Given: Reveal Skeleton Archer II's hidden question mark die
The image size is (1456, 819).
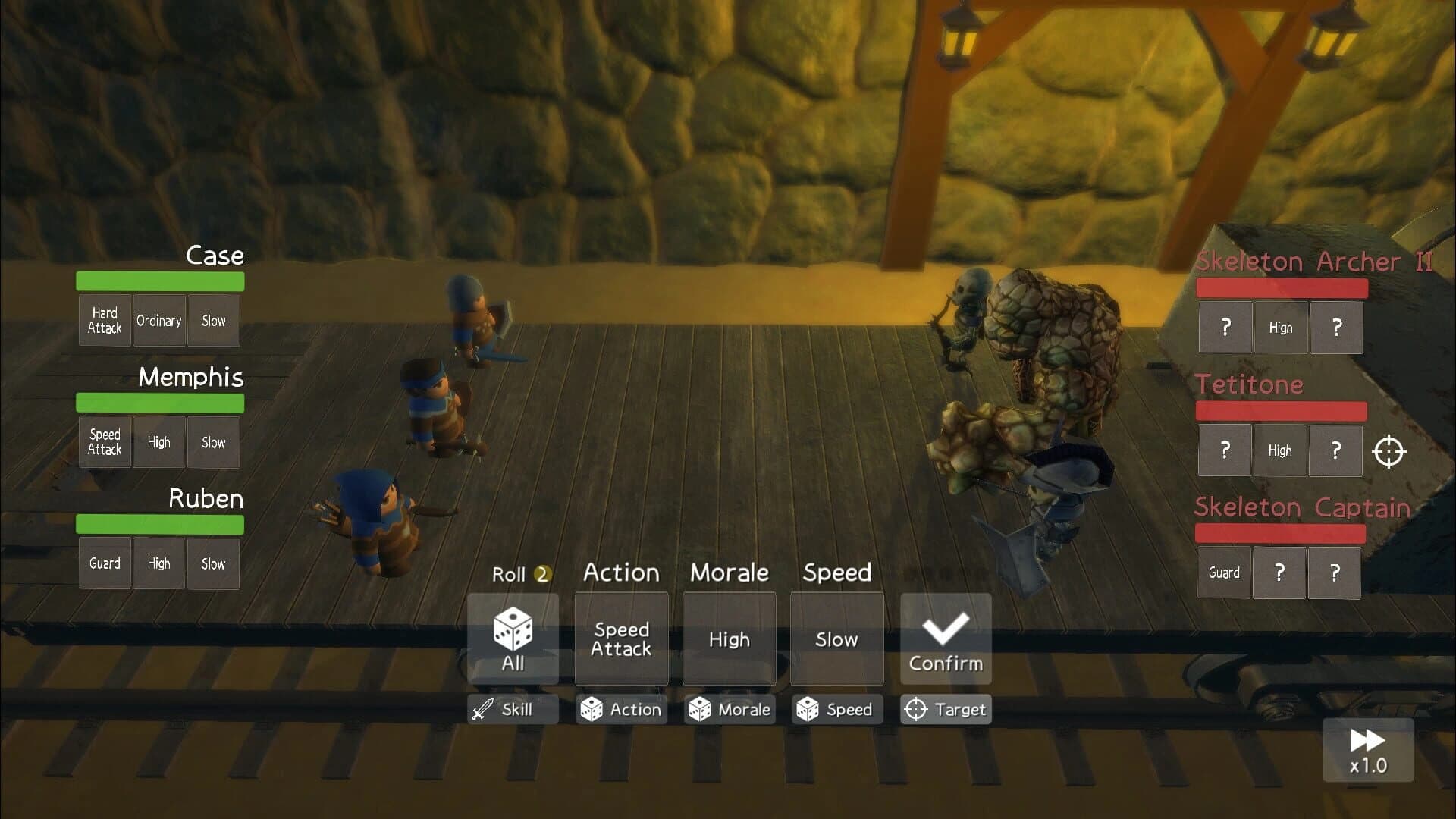Looking at the screenshot, I should click(x=1225, y=328).
